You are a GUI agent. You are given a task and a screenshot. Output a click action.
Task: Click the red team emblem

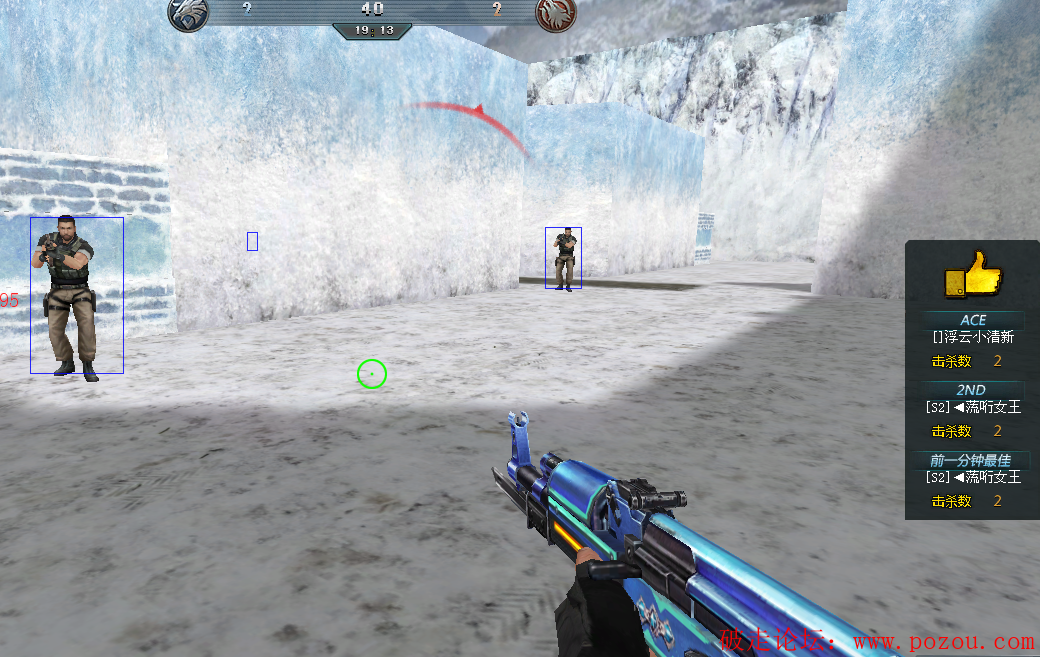[x=555, y=13]
